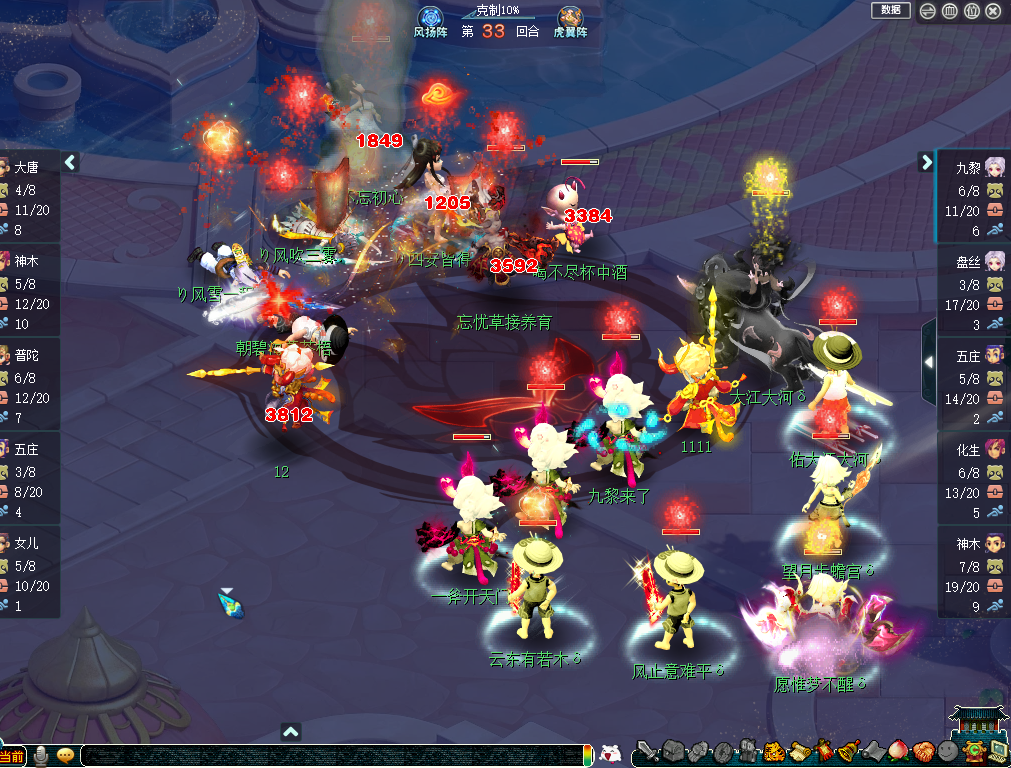1011x768 pixels.
Task: Open the chat bubble emoticon button
Action: tap(66, 755)
